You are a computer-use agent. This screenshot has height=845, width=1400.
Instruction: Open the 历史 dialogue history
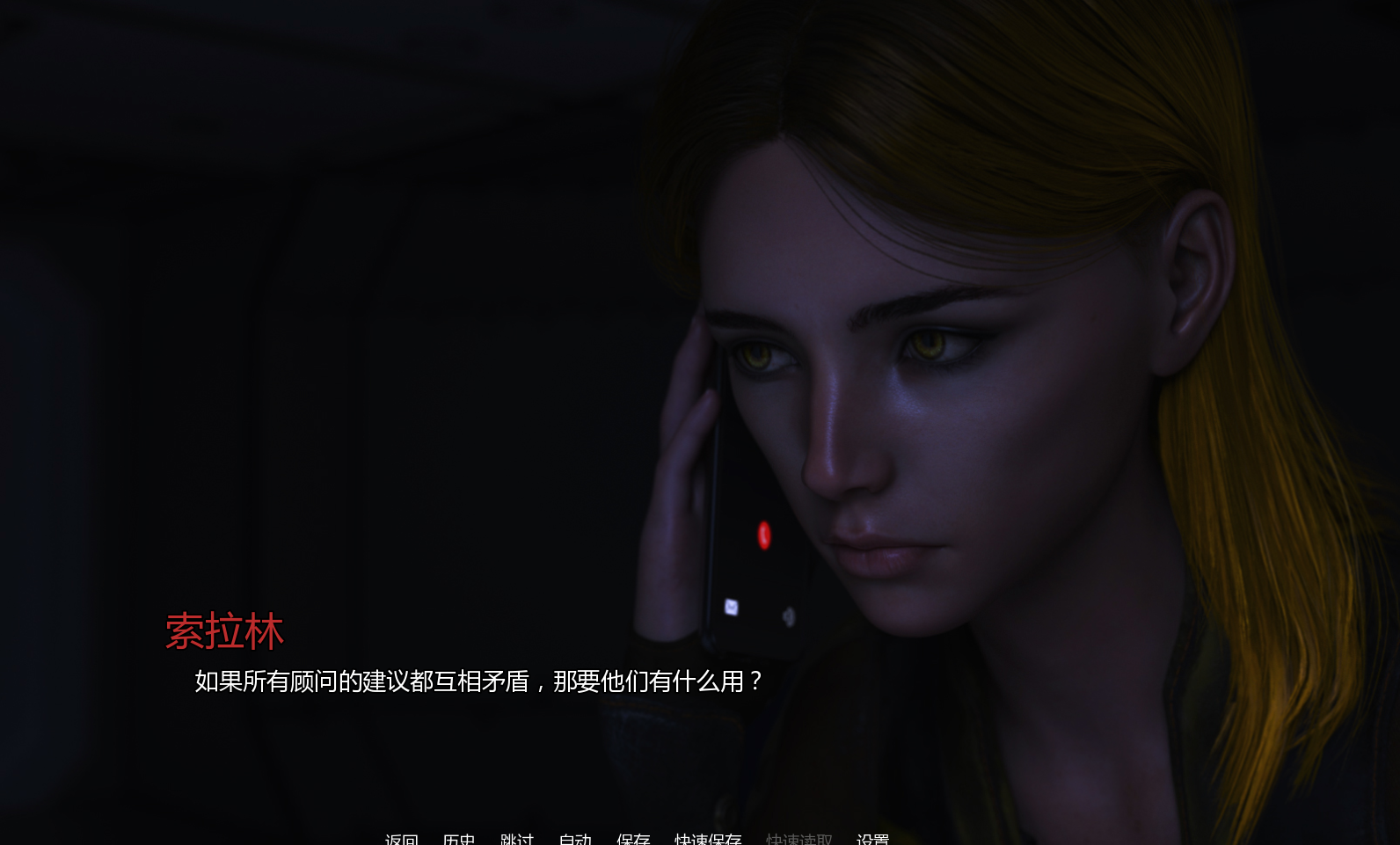pos(459,839)
